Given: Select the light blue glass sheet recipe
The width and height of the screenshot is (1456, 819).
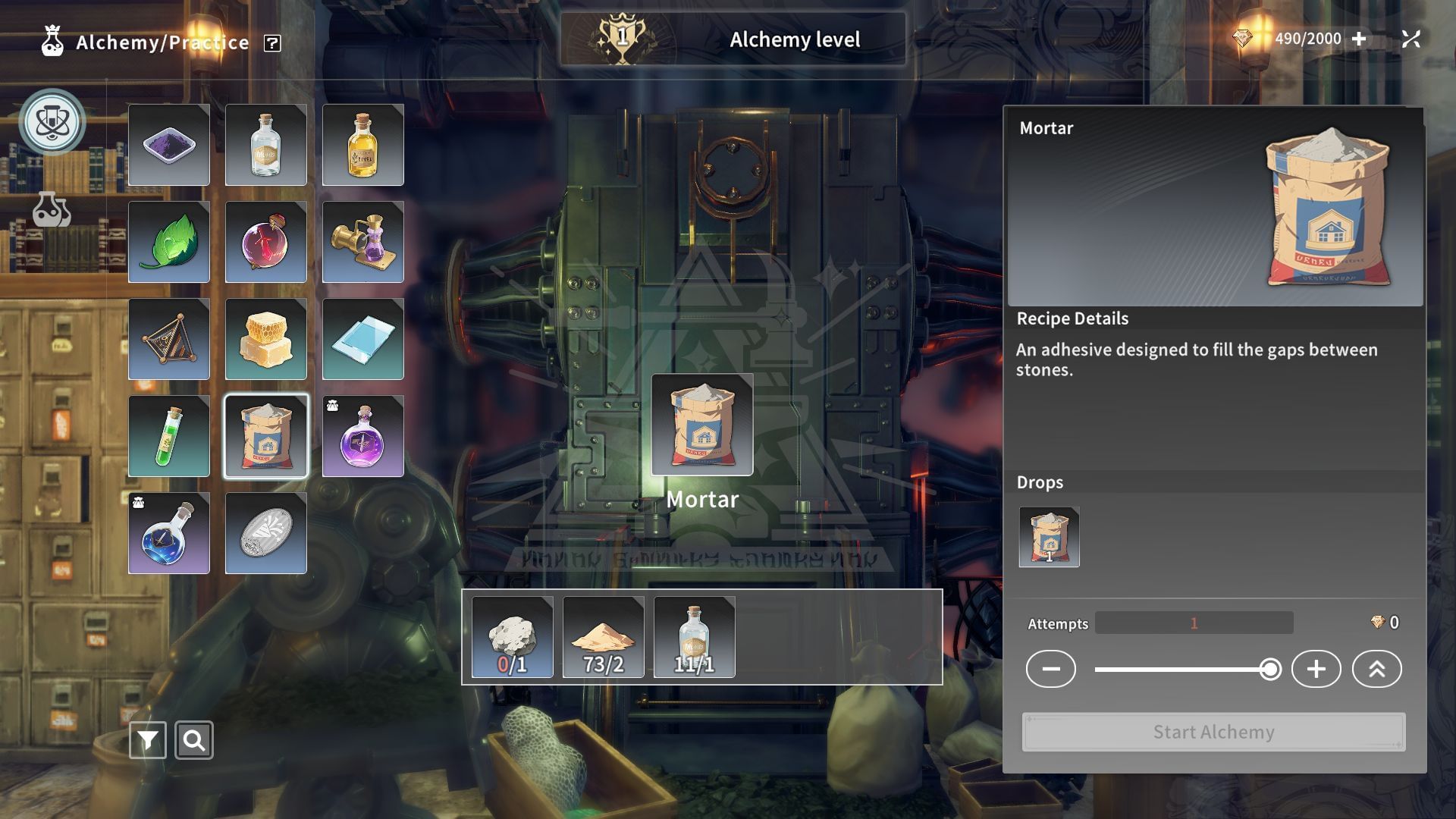Looking at the screenshot, I should click(x=362, y=339).
